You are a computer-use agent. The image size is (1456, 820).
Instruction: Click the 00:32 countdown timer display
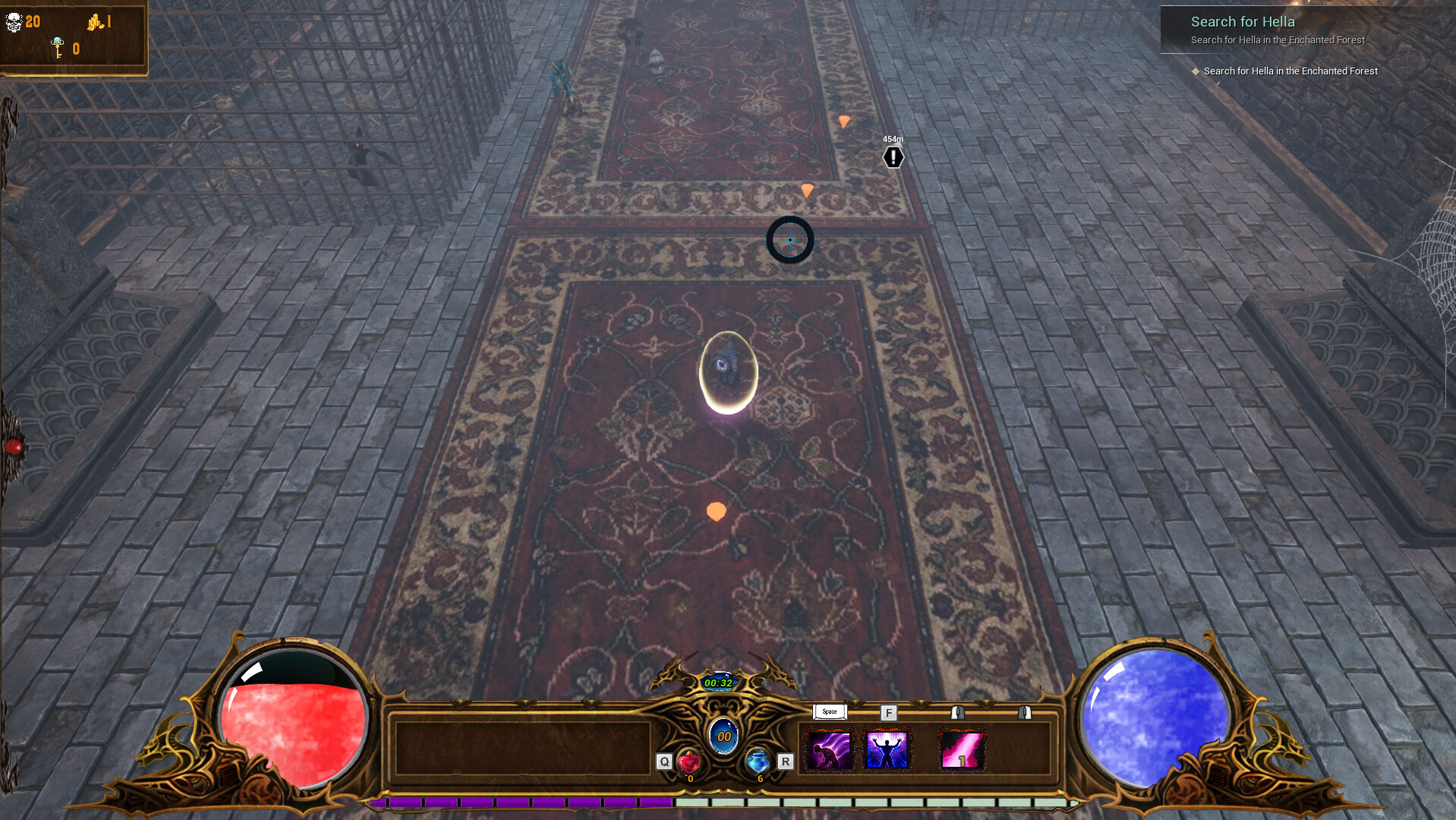click(x=720, y=683)
